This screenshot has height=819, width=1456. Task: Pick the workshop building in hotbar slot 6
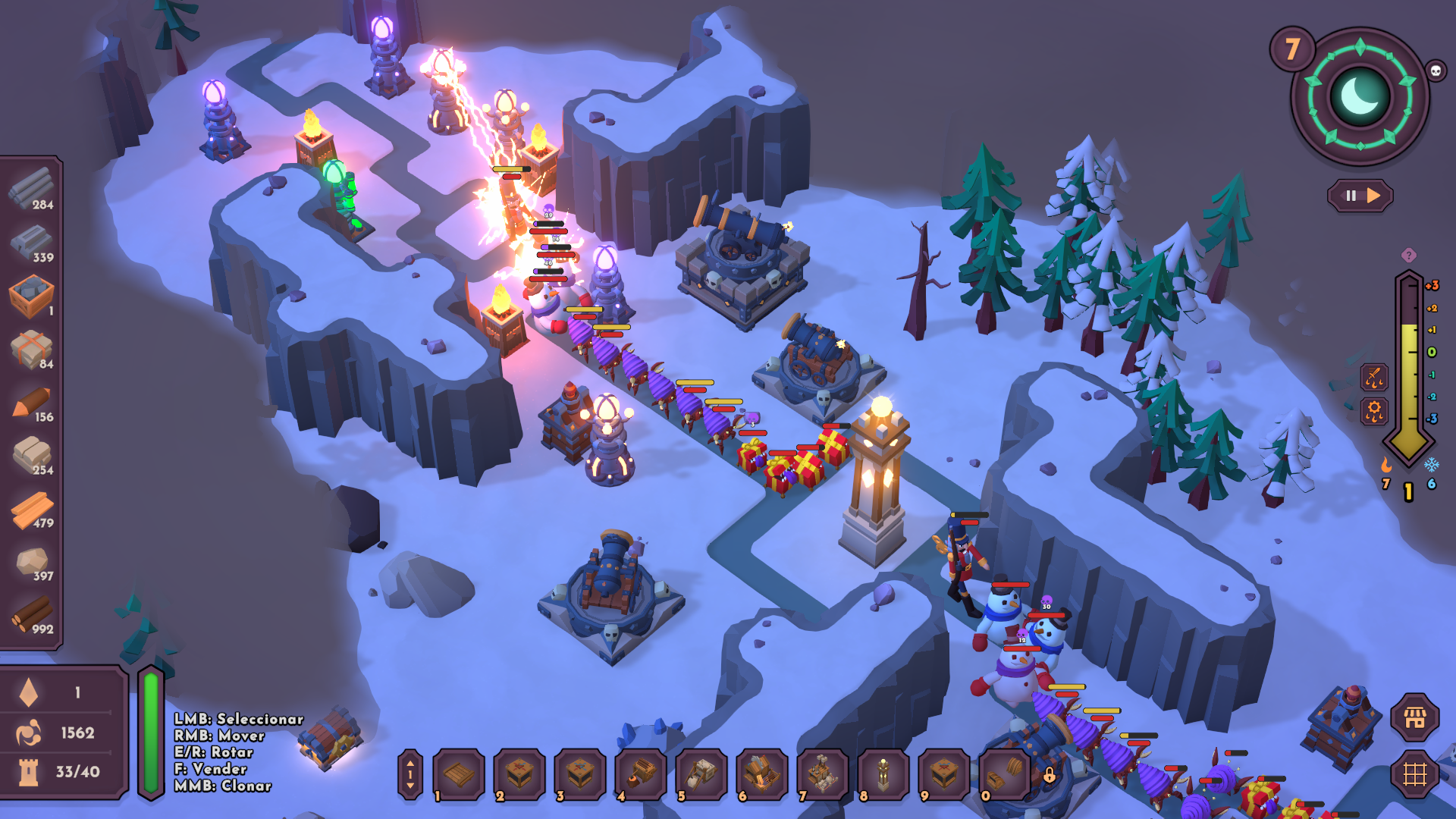pyautogui.click(x=762, y=774)
